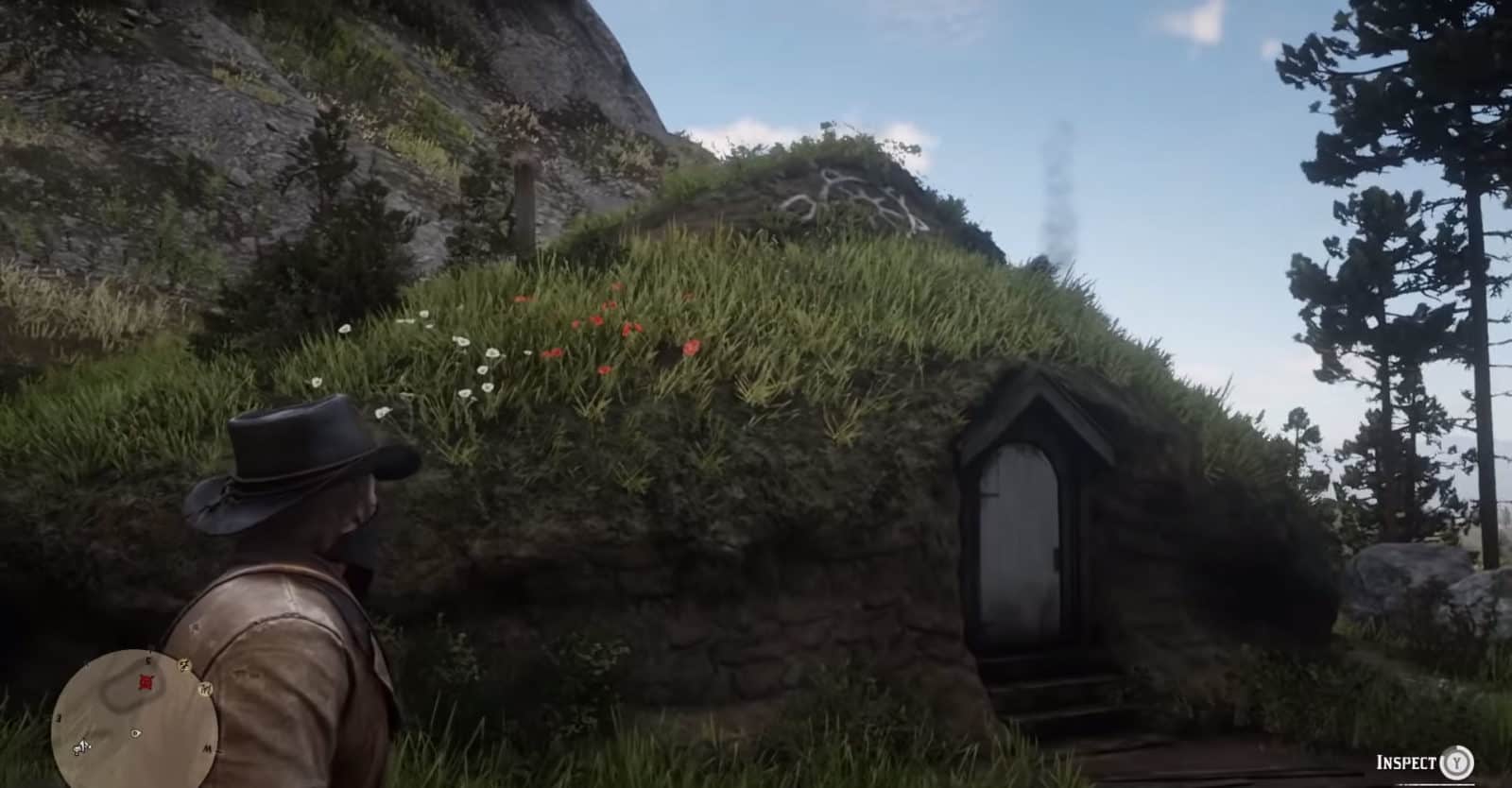Click the red threat blip on the minimap
The height and width of the screenshot is (788, 1512).
(x=145, y=681)
